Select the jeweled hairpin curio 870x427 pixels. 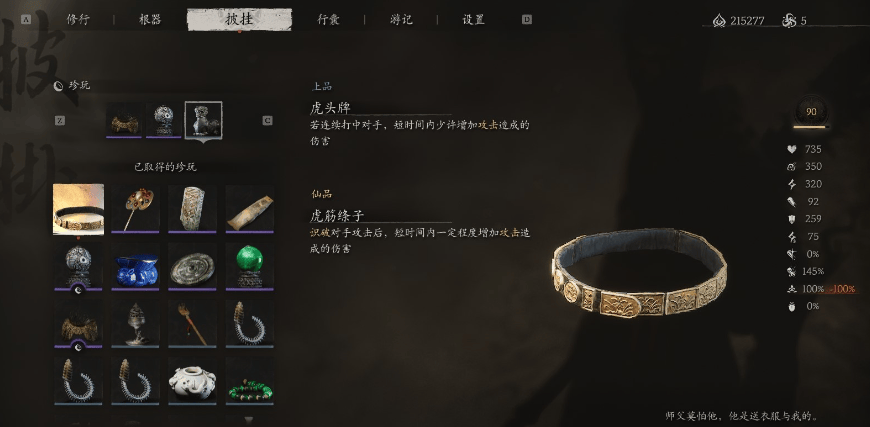[135, 208]
